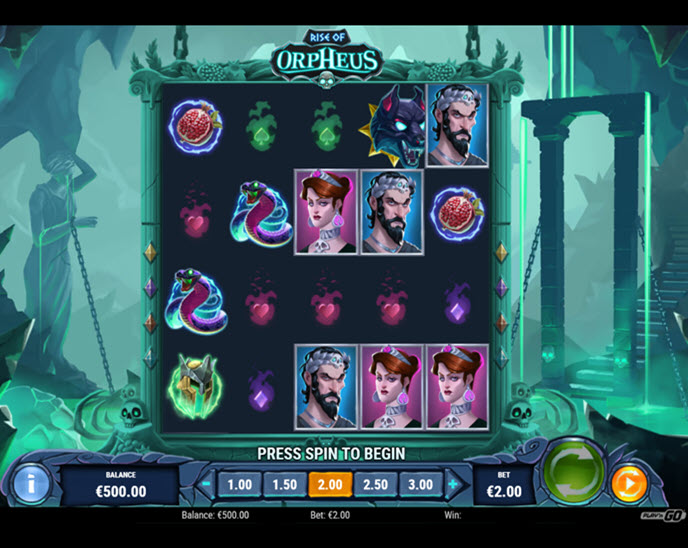Screen dimensions: 688x548
Task: Select the 1.00 bet amount
Action: (240, 485)
